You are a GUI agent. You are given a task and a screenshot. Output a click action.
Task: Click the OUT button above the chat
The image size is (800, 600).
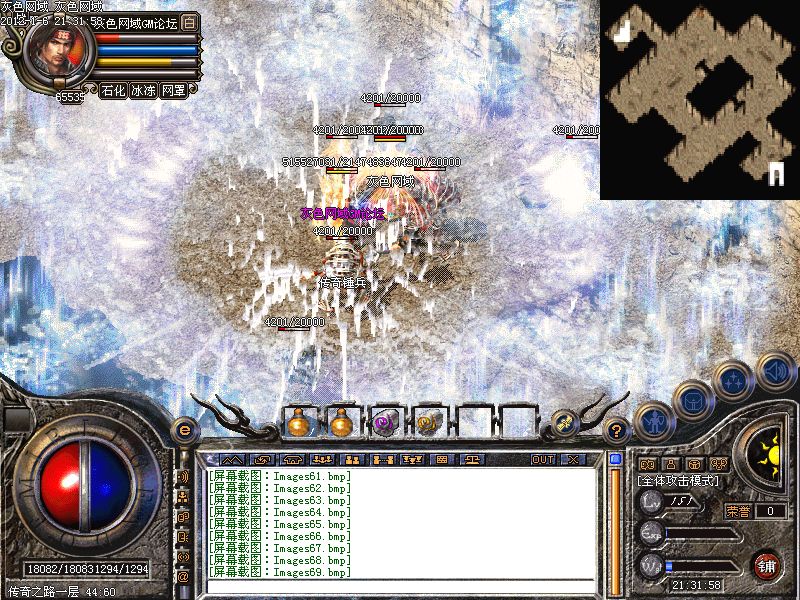[x=543, y=459]
